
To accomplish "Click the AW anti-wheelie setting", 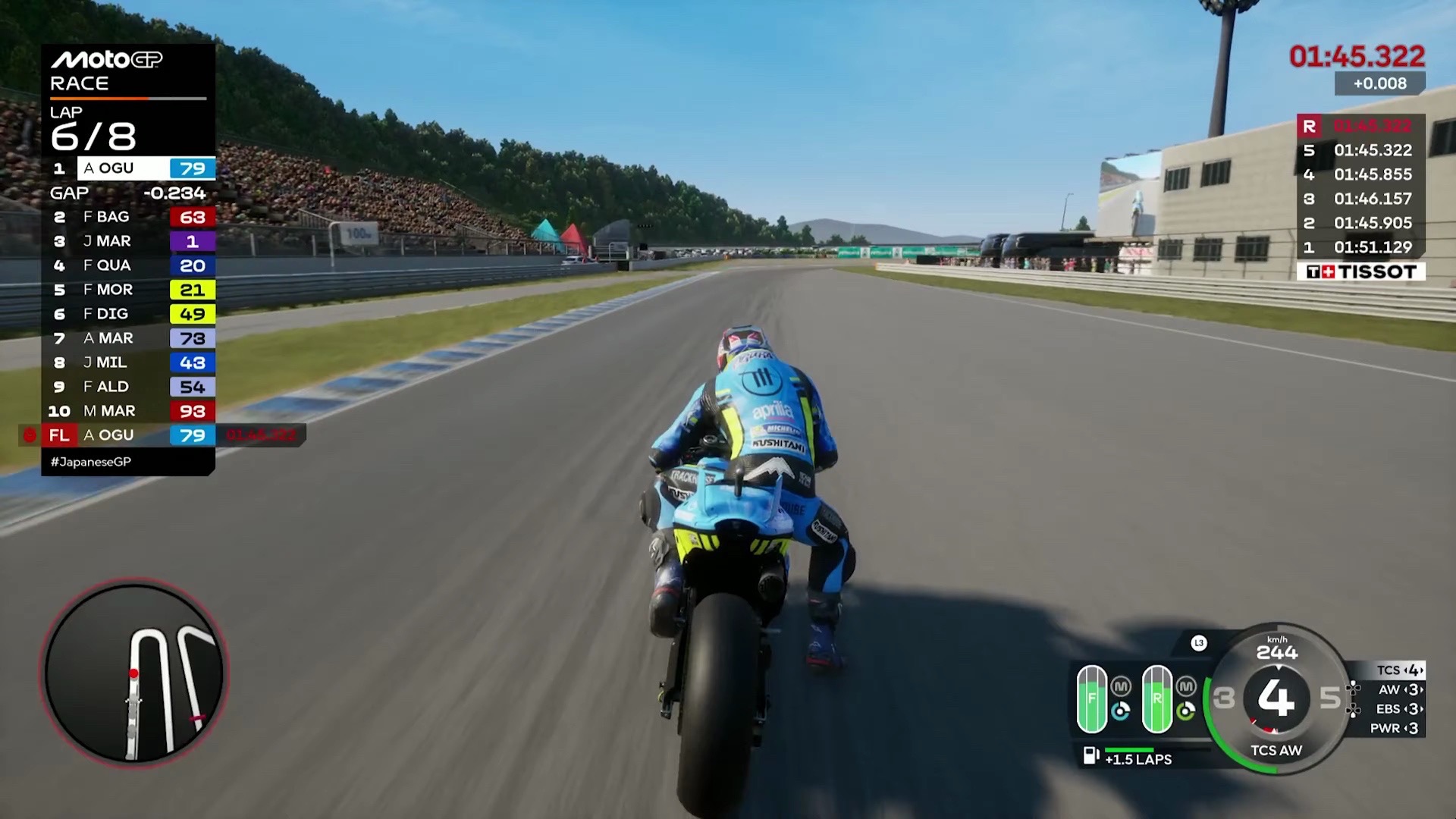I will 1400,689.
